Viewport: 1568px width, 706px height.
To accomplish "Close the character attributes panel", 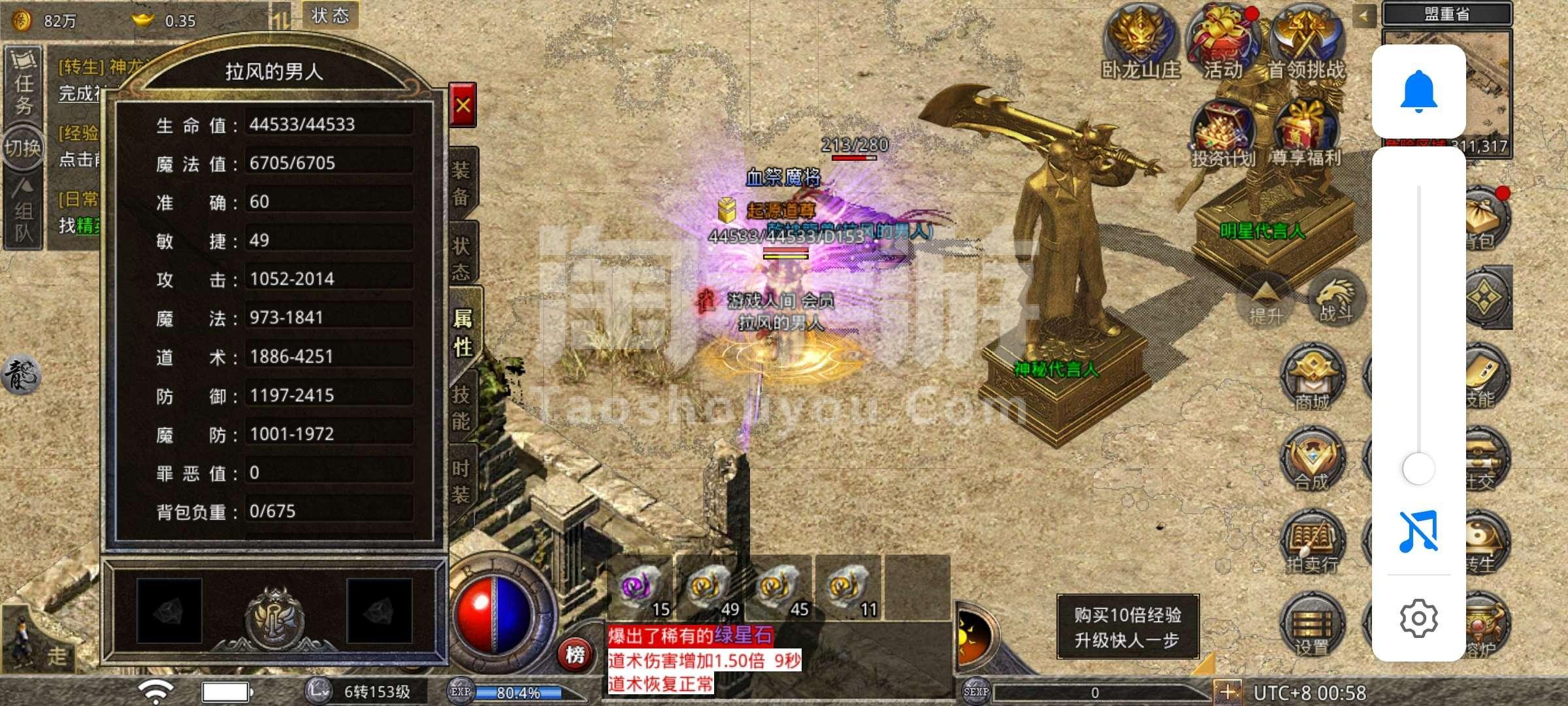I will pos(463,105).
